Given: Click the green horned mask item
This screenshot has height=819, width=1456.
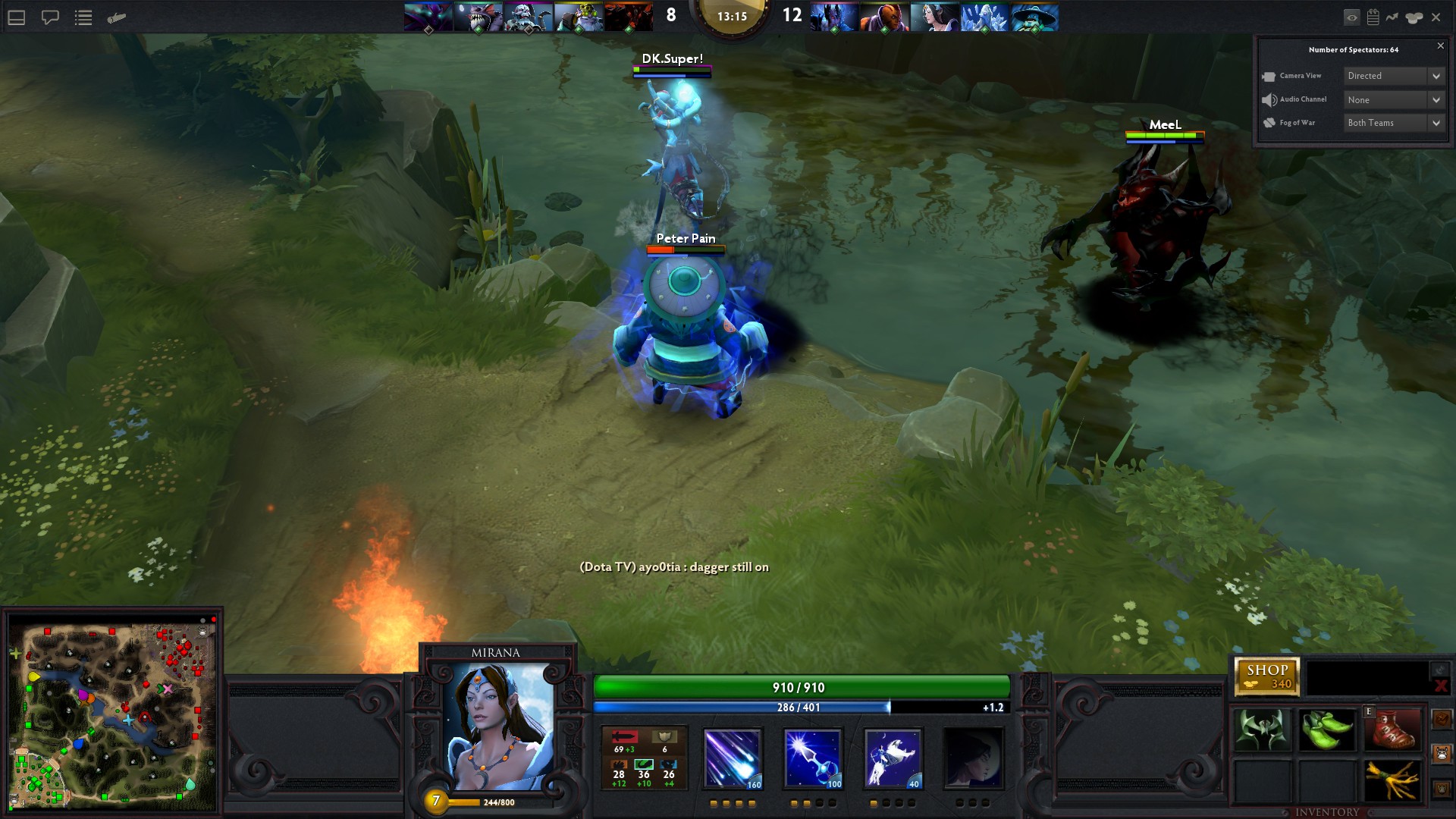Looking at the screenshot, I should click(1262, 730).
